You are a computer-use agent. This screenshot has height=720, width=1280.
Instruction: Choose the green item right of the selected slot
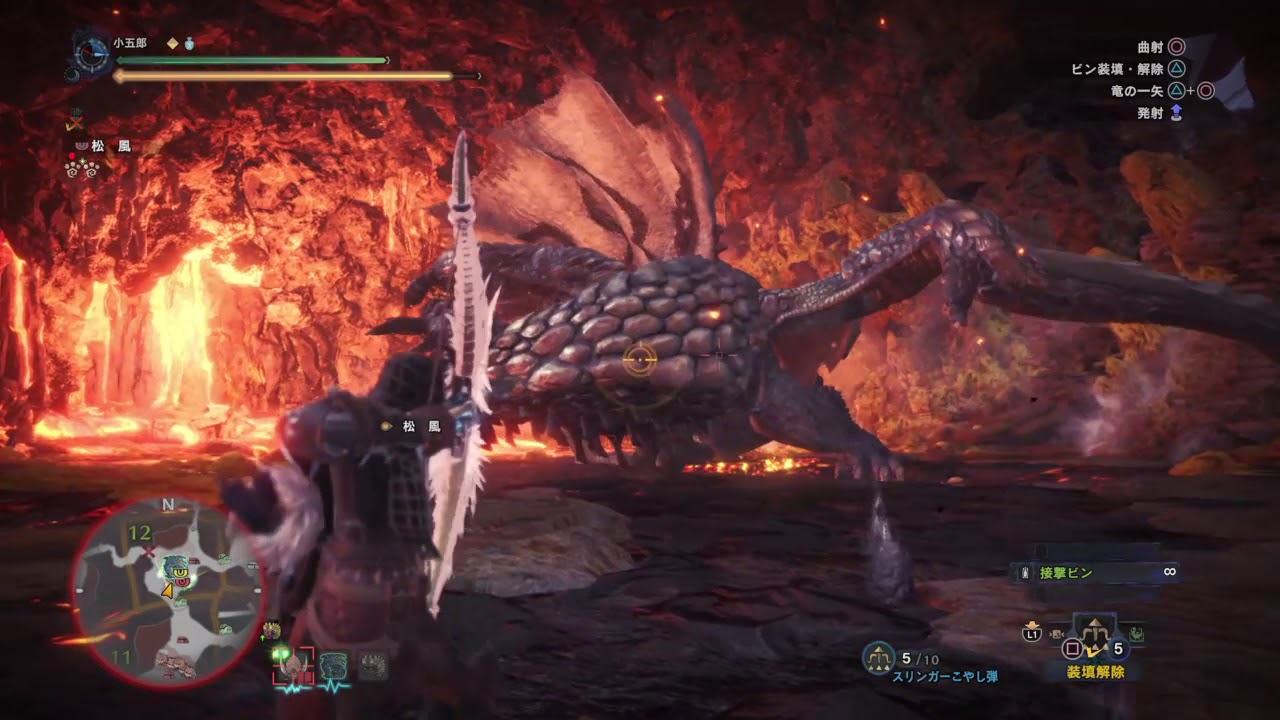(x=1137, y=634)
